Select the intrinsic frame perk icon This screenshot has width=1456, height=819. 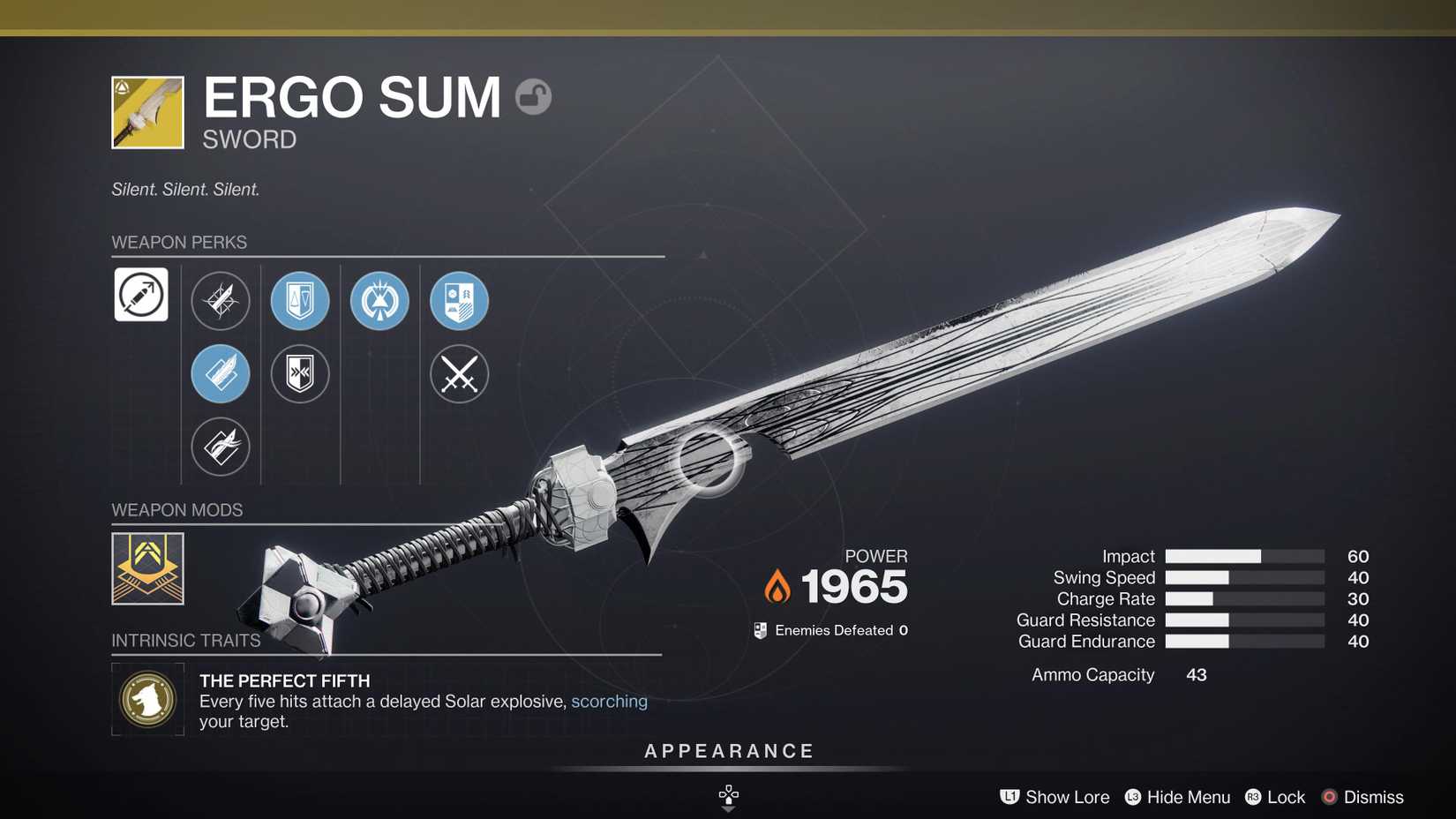141,295
